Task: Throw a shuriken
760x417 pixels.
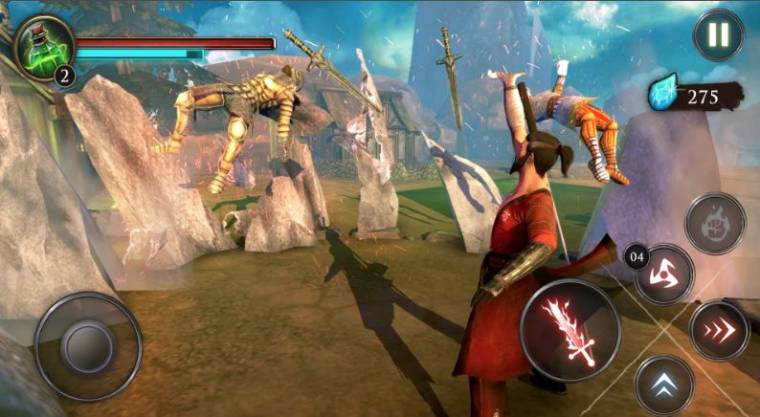Action: 664,273
